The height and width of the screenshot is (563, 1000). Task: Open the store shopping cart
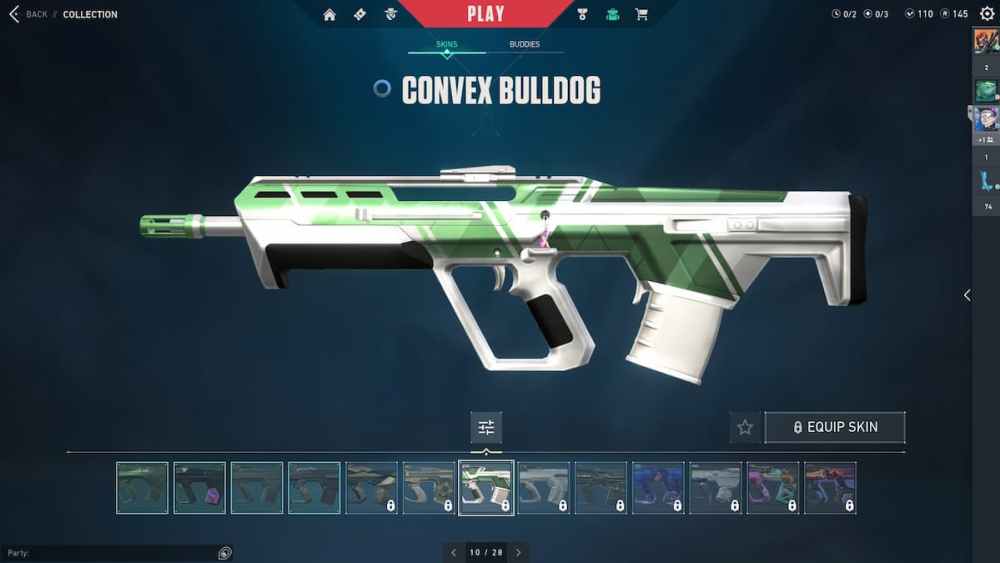642,14
